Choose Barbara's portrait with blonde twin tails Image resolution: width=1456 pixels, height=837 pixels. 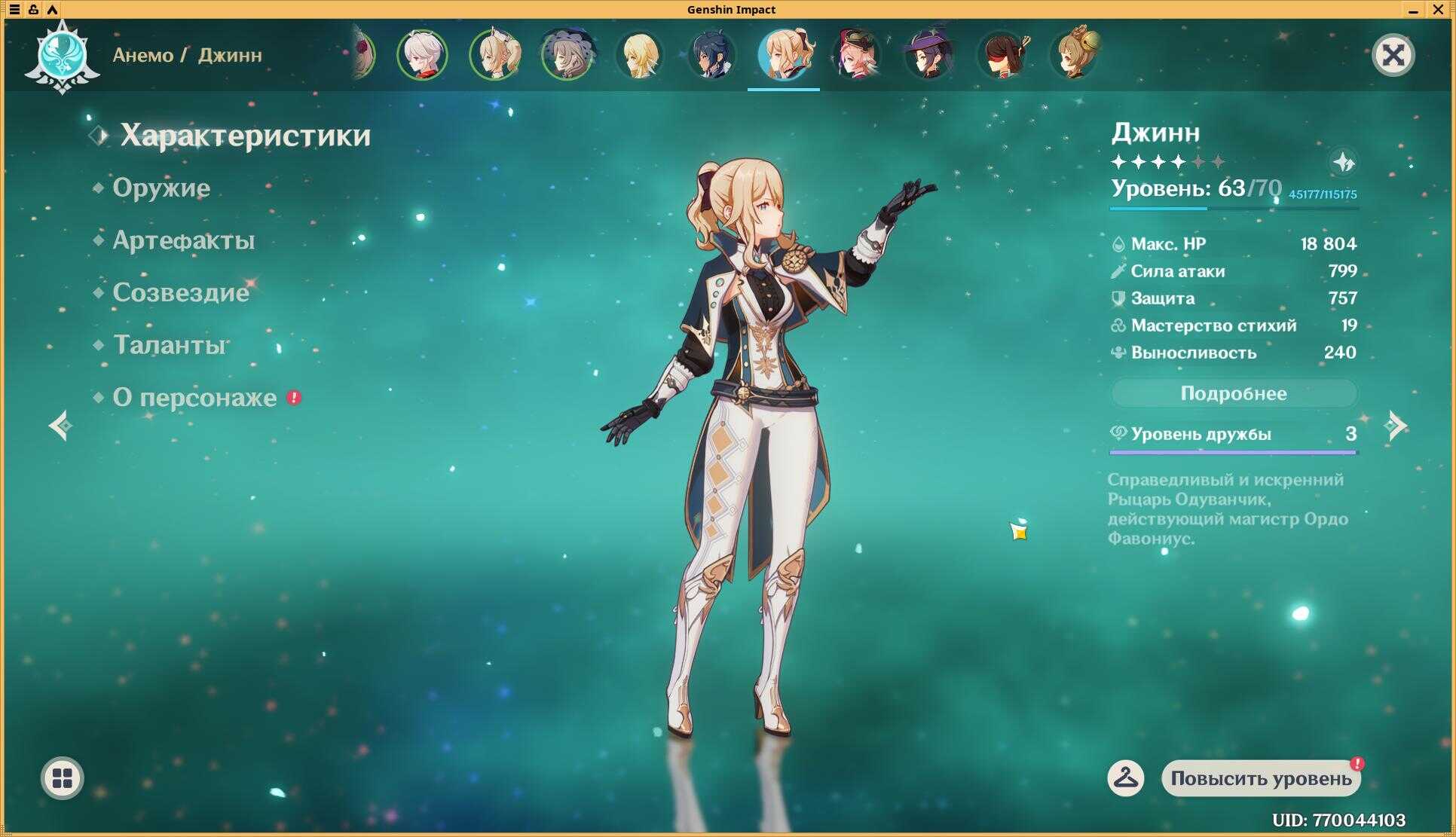[x=494, y=55]
